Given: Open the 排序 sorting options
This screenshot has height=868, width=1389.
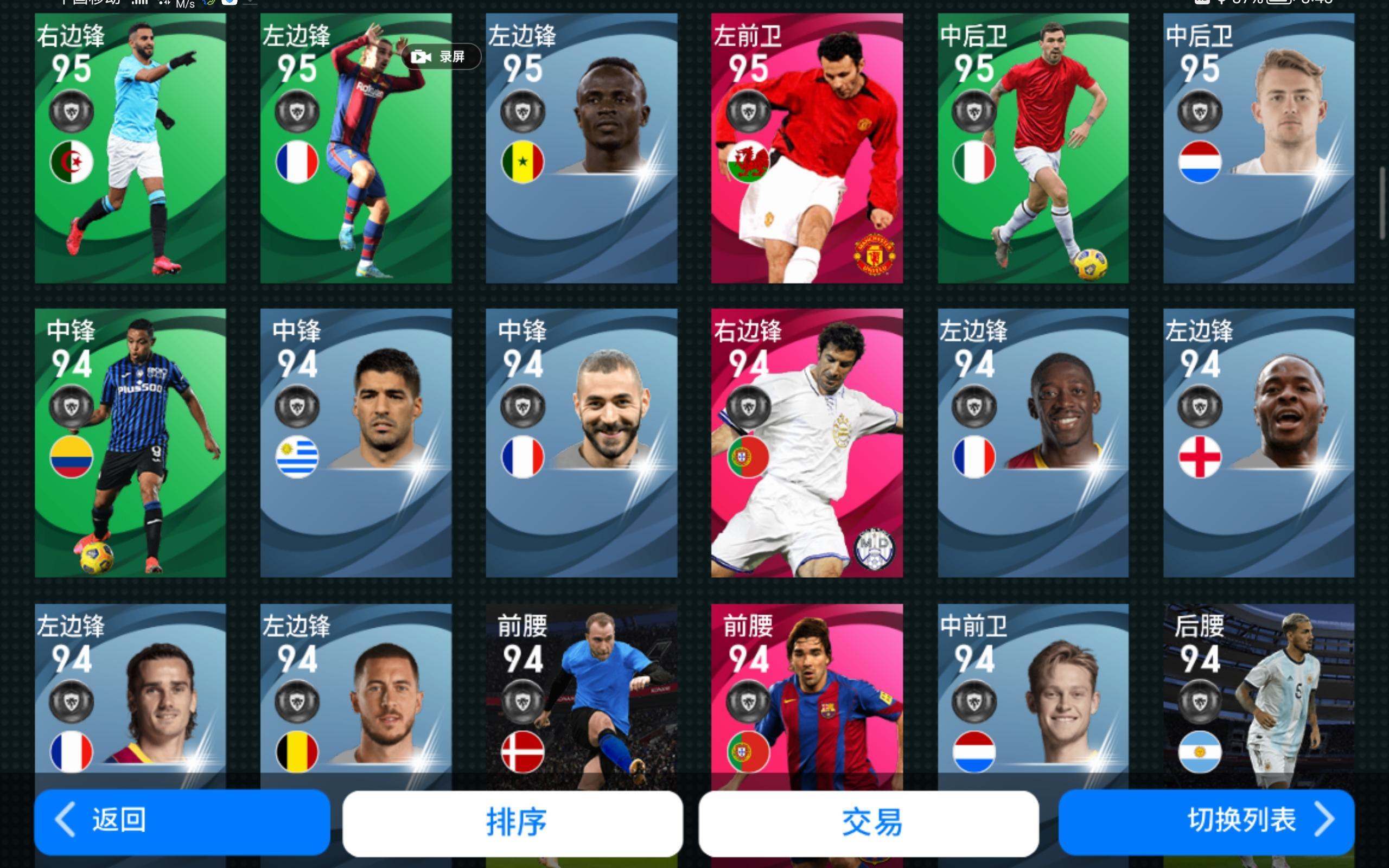Looking at the screenshot, I should click(x=514, y=821).
